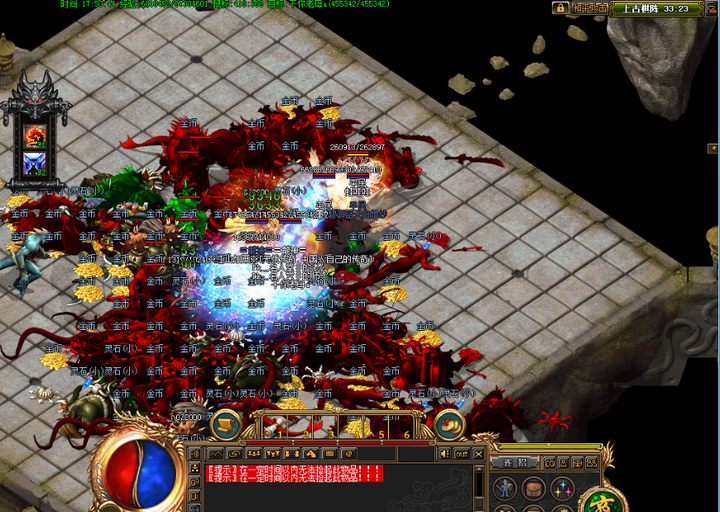Click the padlock icon button

[x=561, y=8]
